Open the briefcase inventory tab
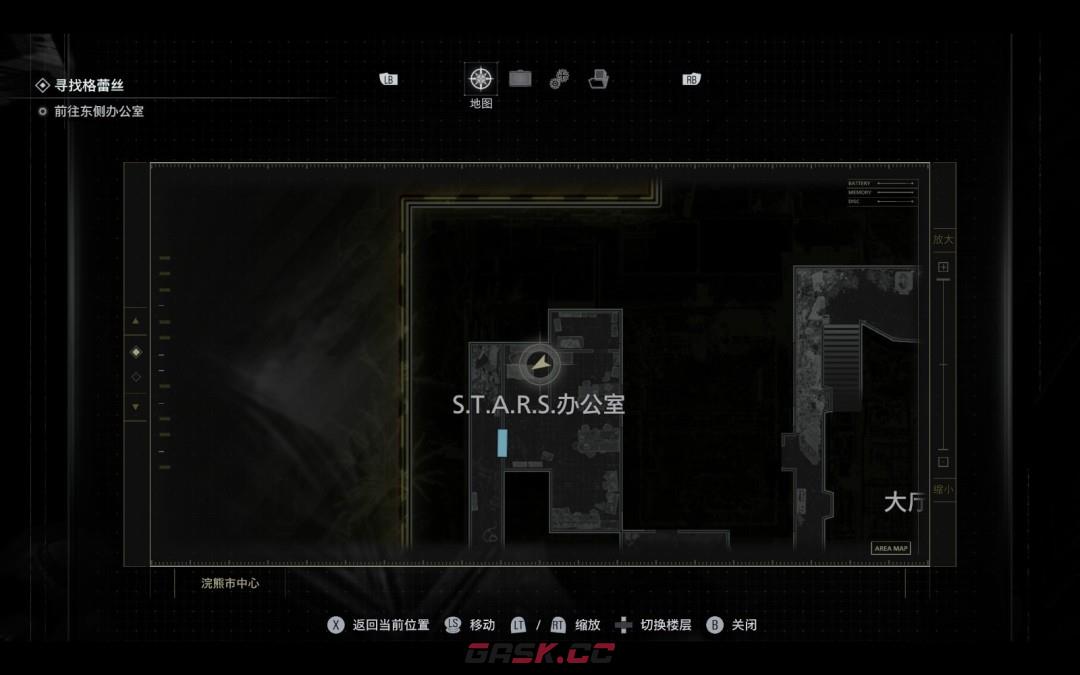The width and height of the screenshot is (1080, 675). click(x=520, y=79)
